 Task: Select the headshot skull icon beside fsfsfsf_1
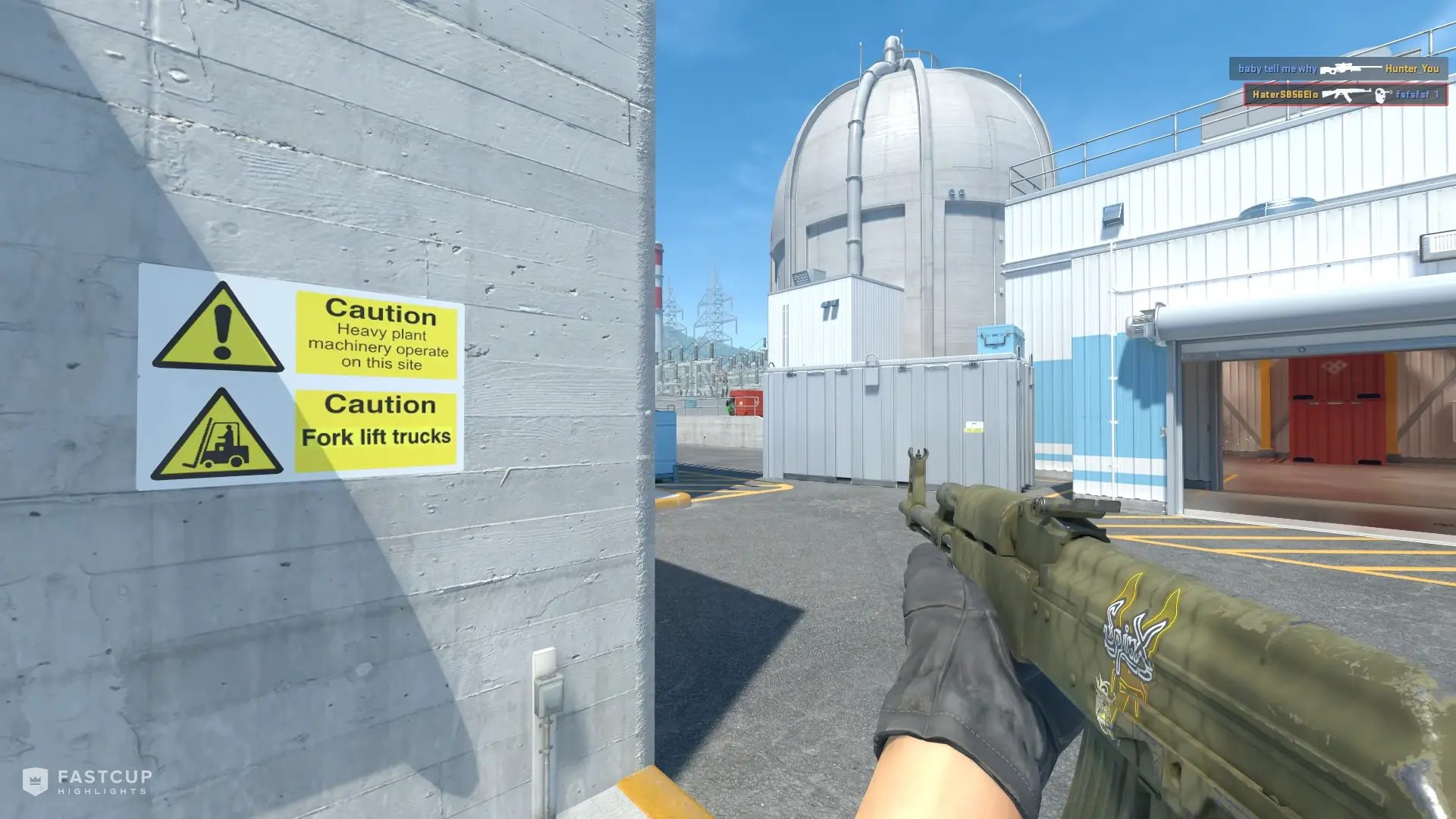coord(1382,94)
